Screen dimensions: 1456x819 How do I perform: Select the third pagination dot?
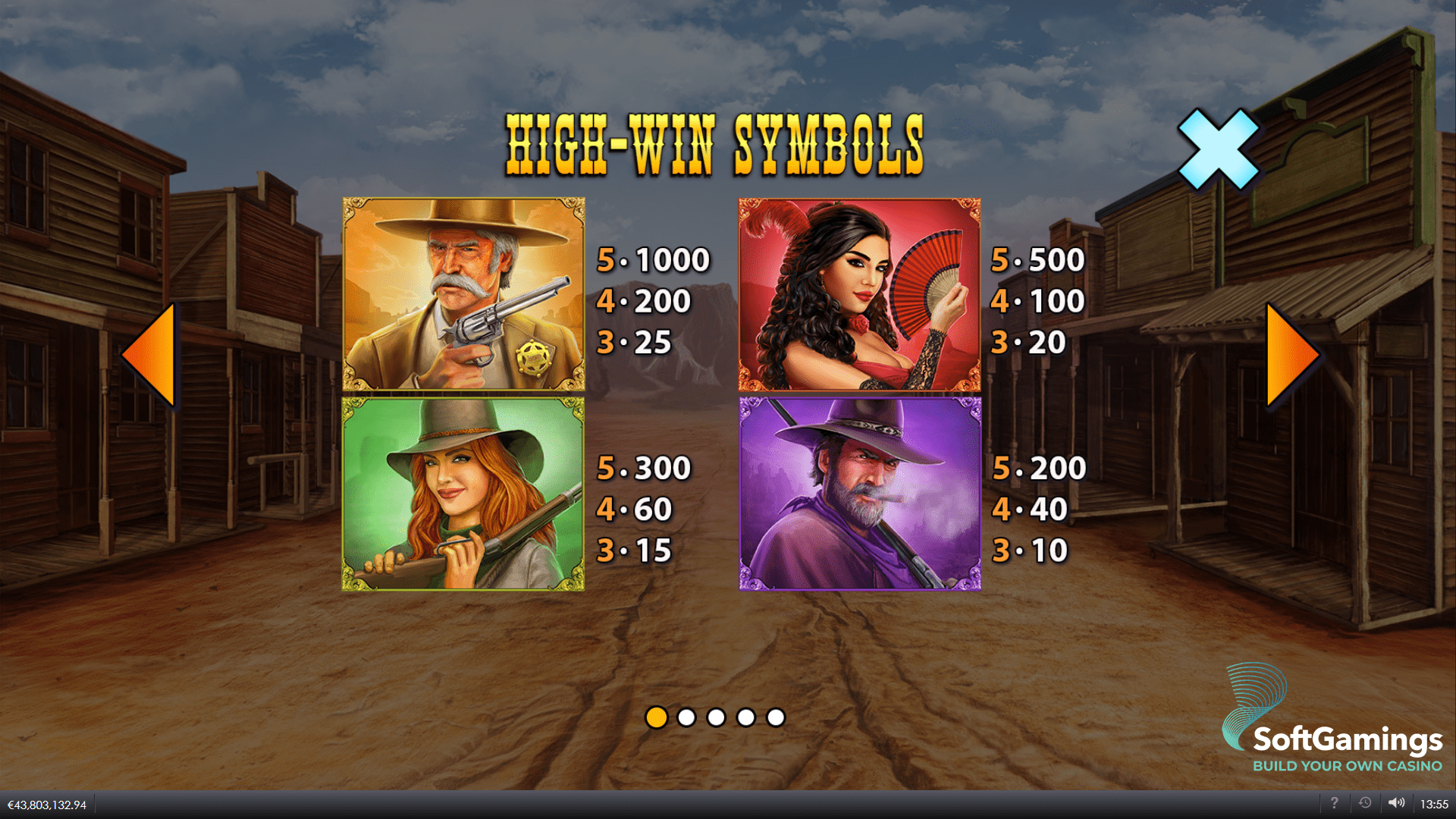[716, 716]
